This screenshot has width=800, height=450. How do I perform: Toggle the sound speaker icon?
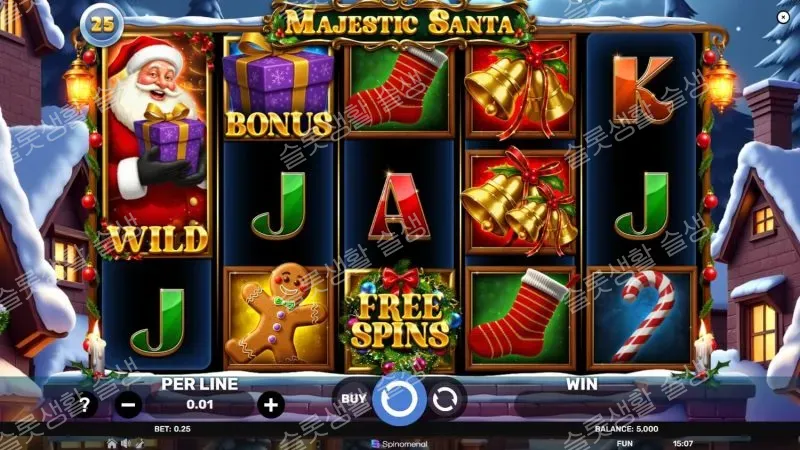click(x=126, y=442)
